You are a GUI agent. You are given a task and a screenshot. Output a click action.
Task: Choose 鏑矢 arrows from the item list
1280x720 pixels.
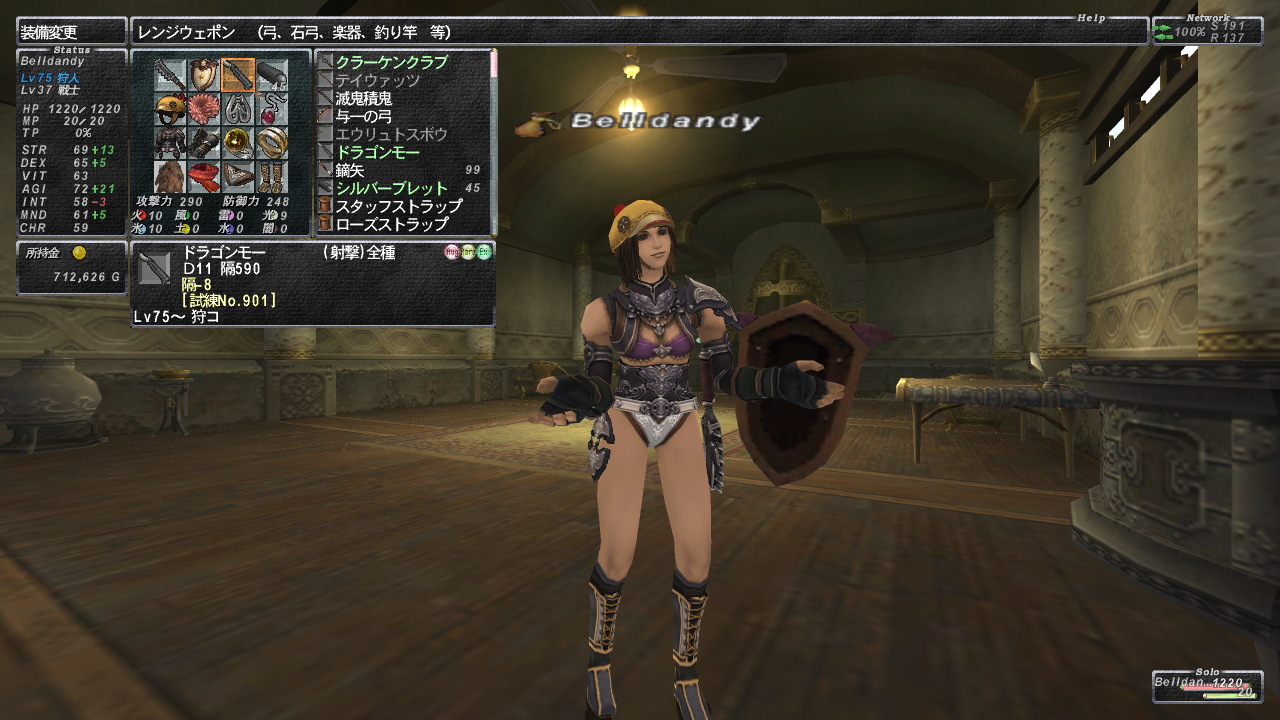coord(350,170)
